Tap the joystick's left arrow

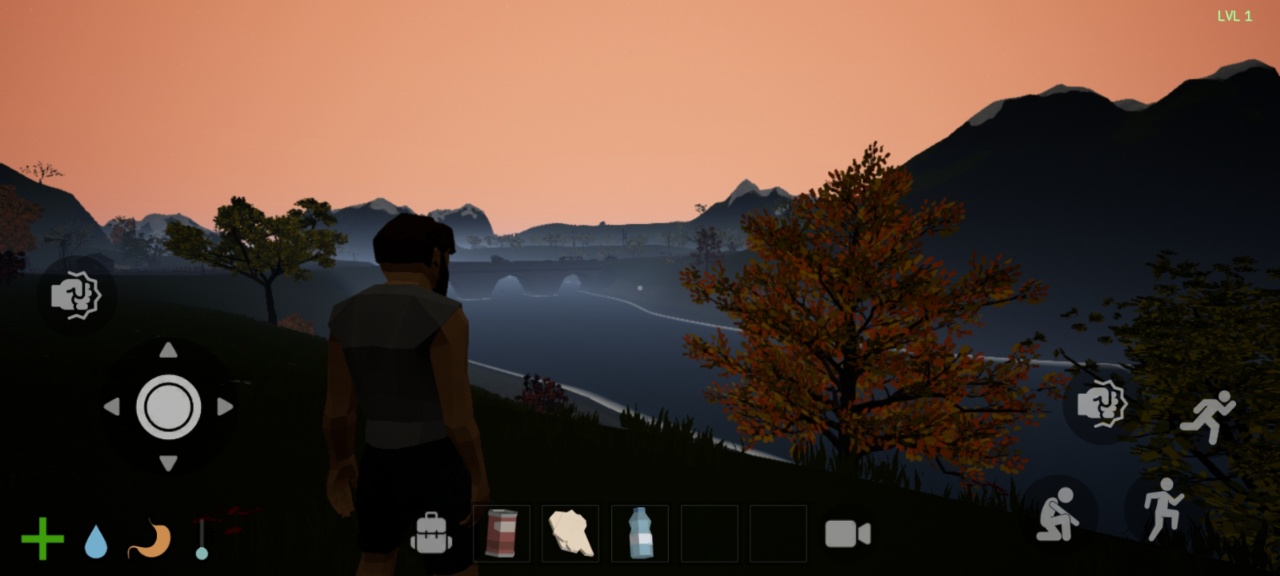pyautogui.click(x=112, y=407)
